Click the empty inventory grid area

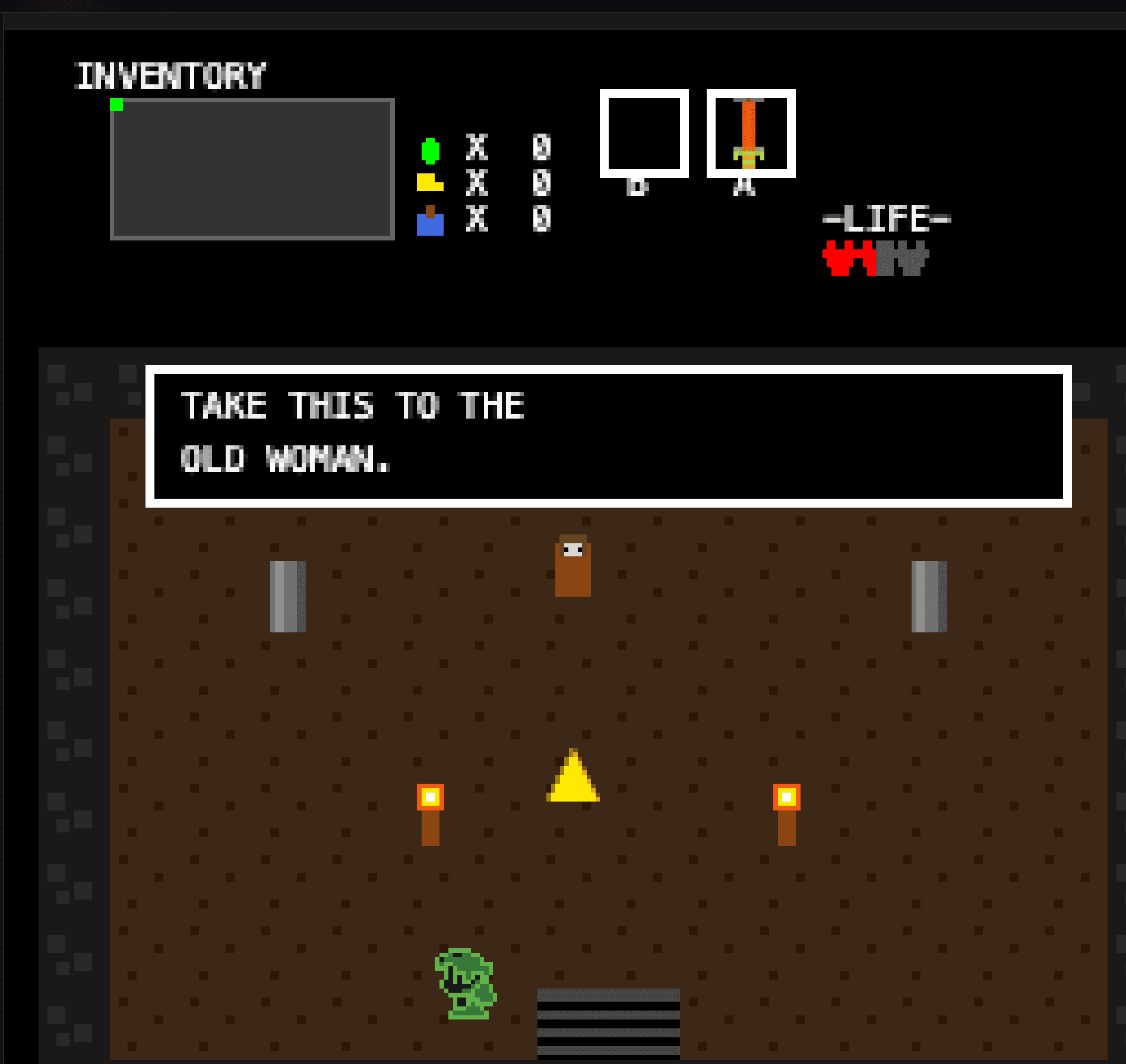252,172
